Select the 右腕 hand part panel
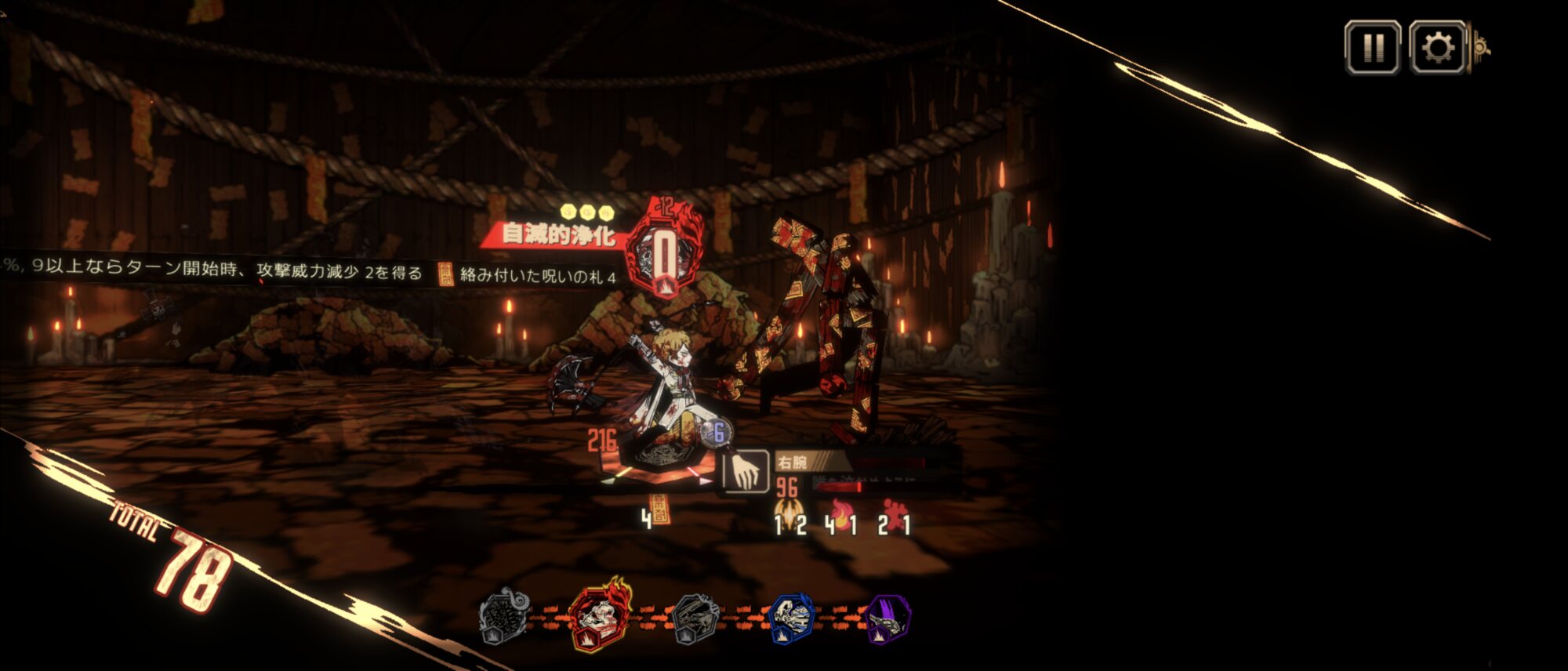The height and width of the screenshot is (671, 1568). [745, 472]
